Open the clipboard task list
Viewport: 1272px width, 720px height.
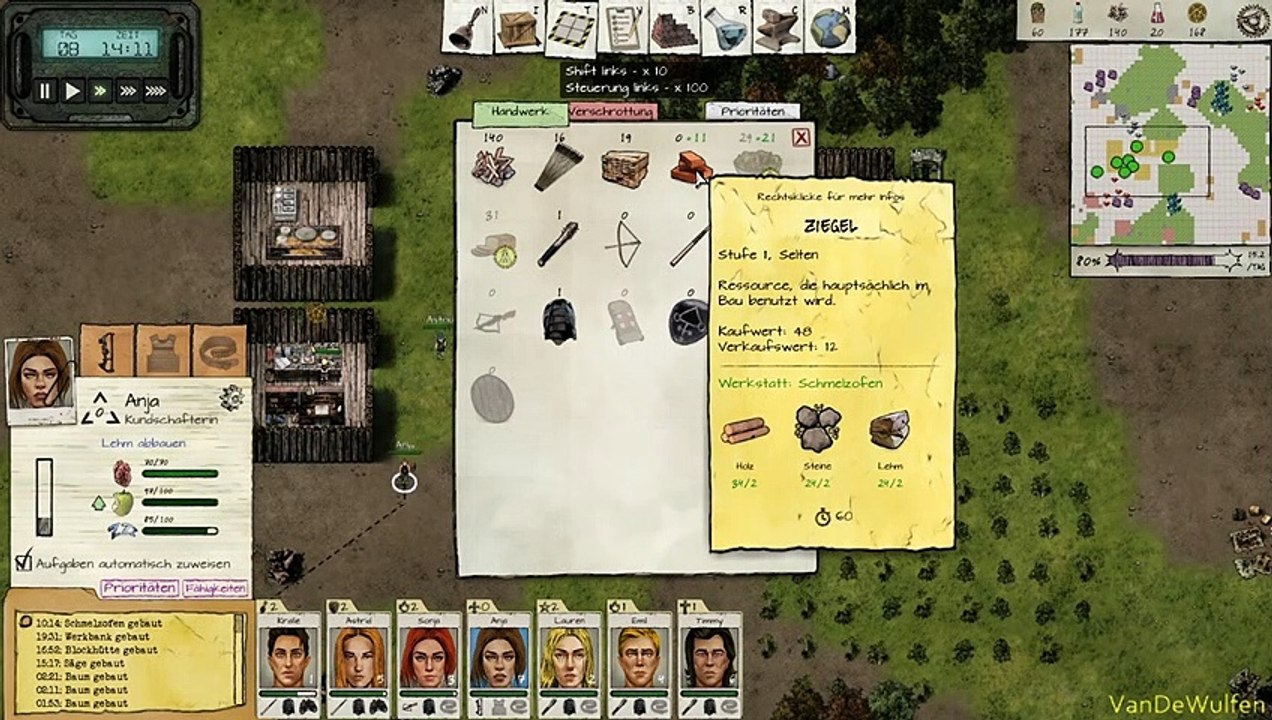(623, 28)
